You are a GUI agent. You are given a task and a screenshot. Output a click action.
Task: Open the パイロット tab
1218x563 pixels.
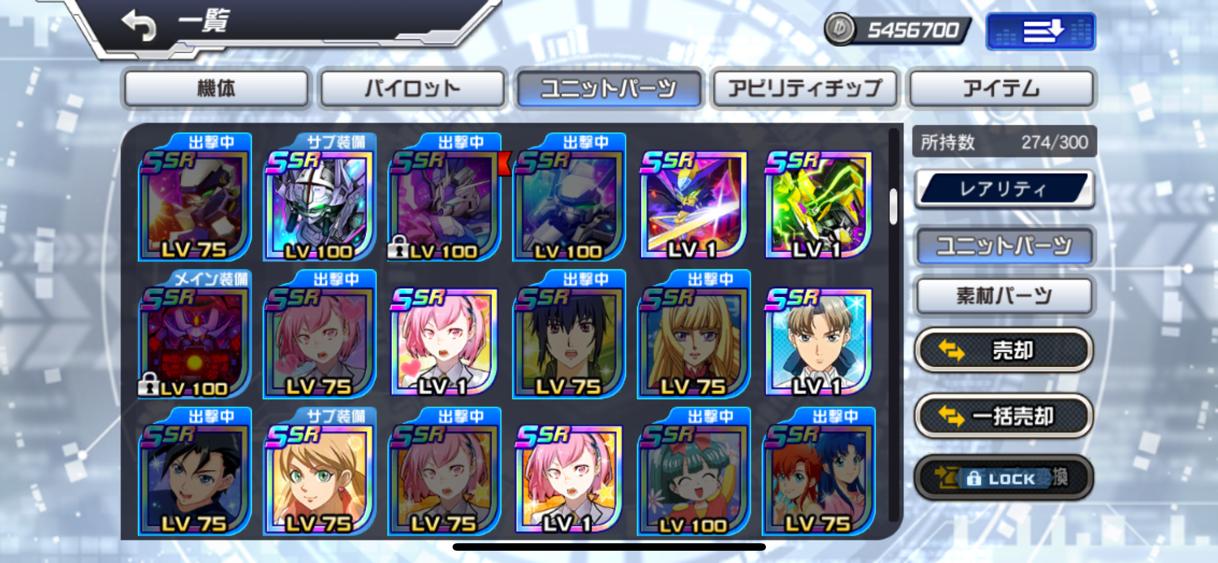point(411,89)
